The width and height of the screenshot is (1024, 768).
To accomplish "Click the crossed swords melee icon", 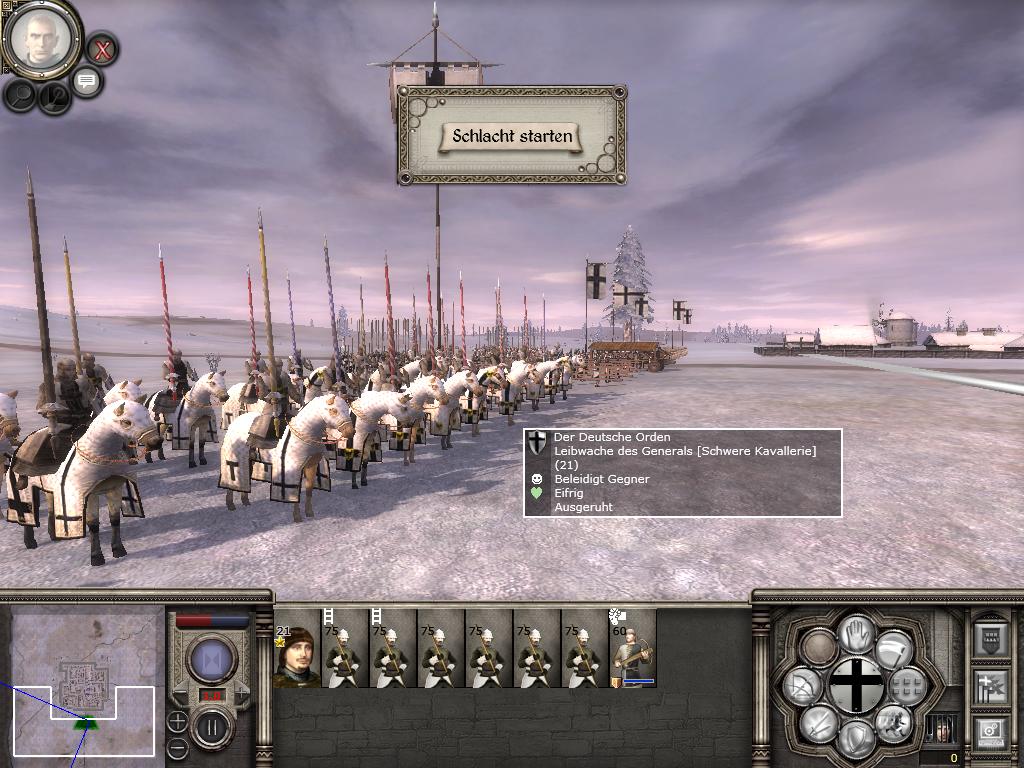I will 819,722.
